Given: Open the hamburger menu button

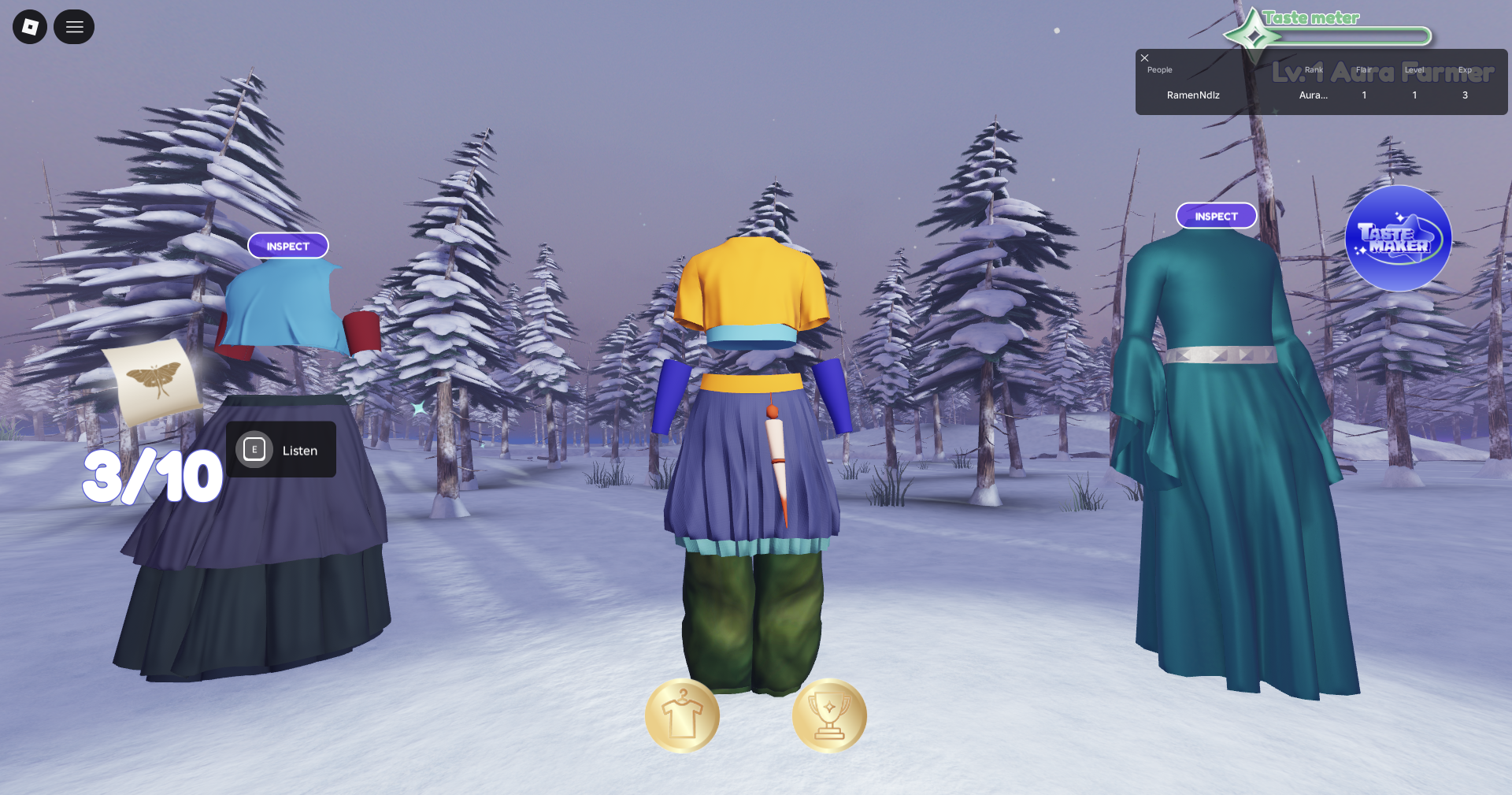Looking at the screenshot, I should 74,27.
